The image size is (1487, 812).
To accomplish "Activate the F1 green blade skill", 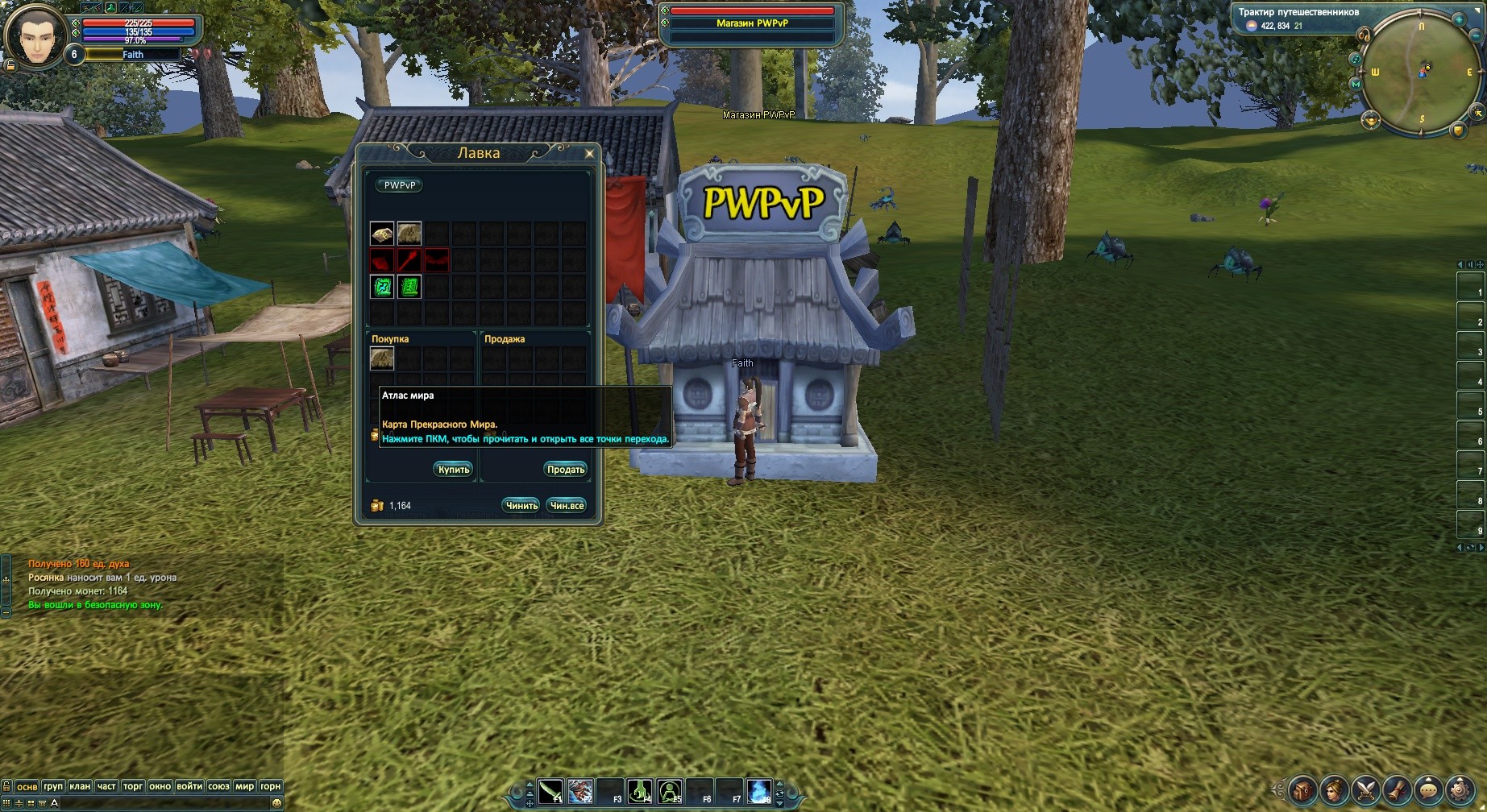I will tap(550, 791).
